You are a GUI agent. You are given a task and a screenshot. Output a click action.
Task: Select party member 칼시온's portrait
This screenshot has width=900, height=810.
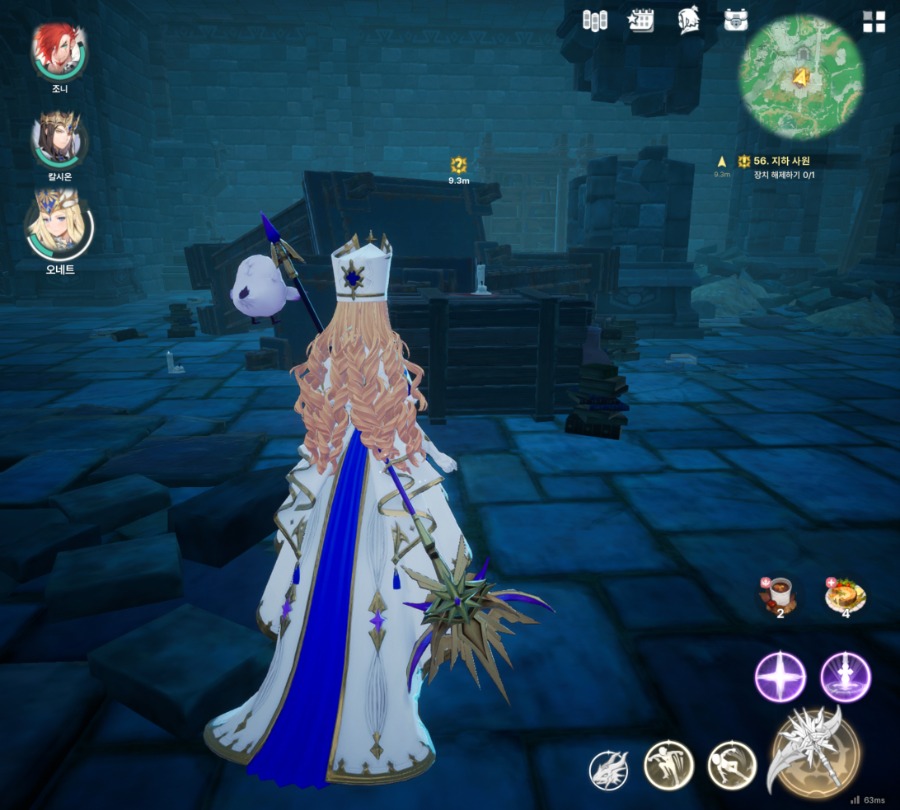click(59, 139)
